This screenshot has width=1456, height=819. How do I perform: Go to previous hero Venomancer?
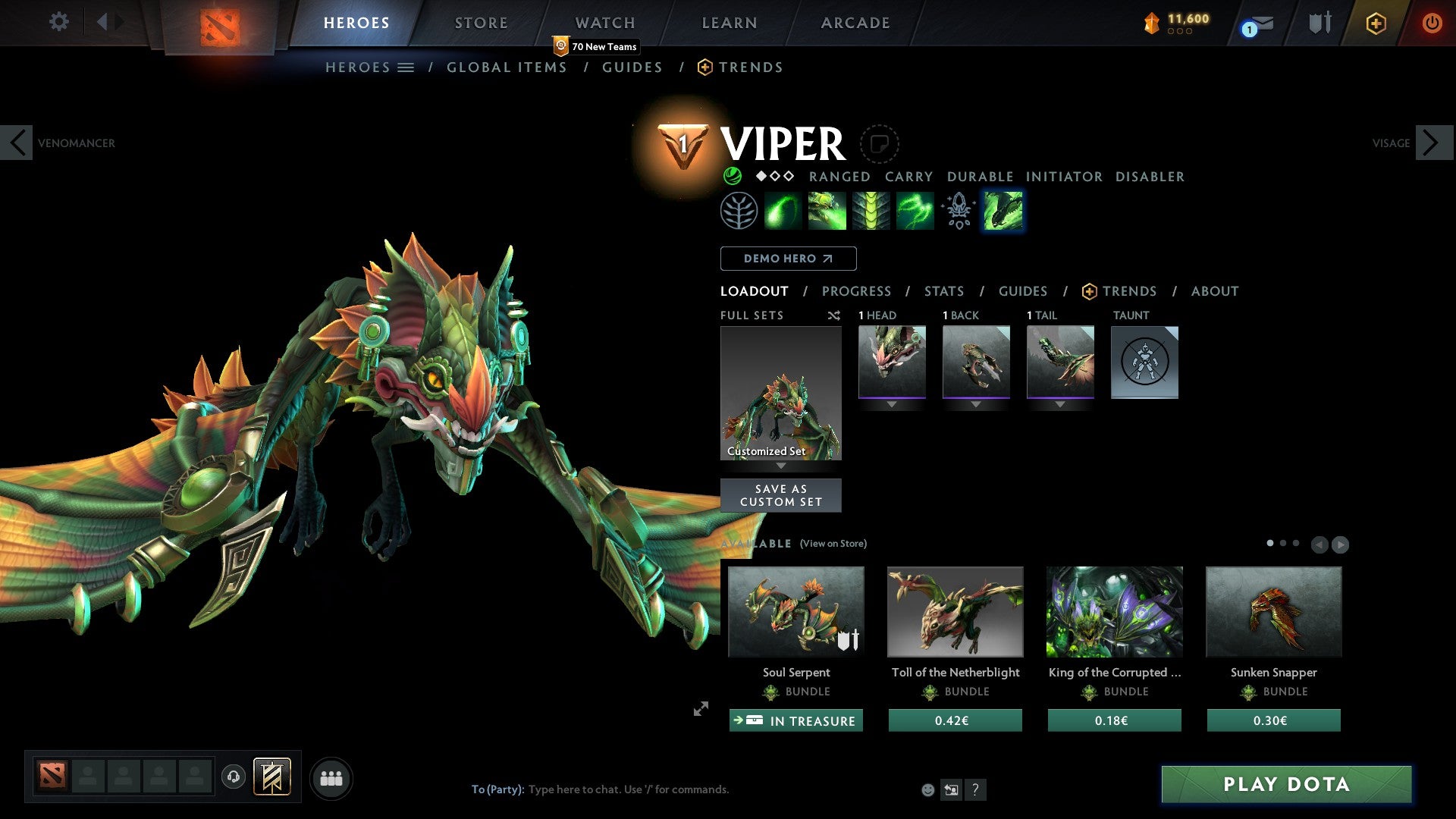(17, 143)
